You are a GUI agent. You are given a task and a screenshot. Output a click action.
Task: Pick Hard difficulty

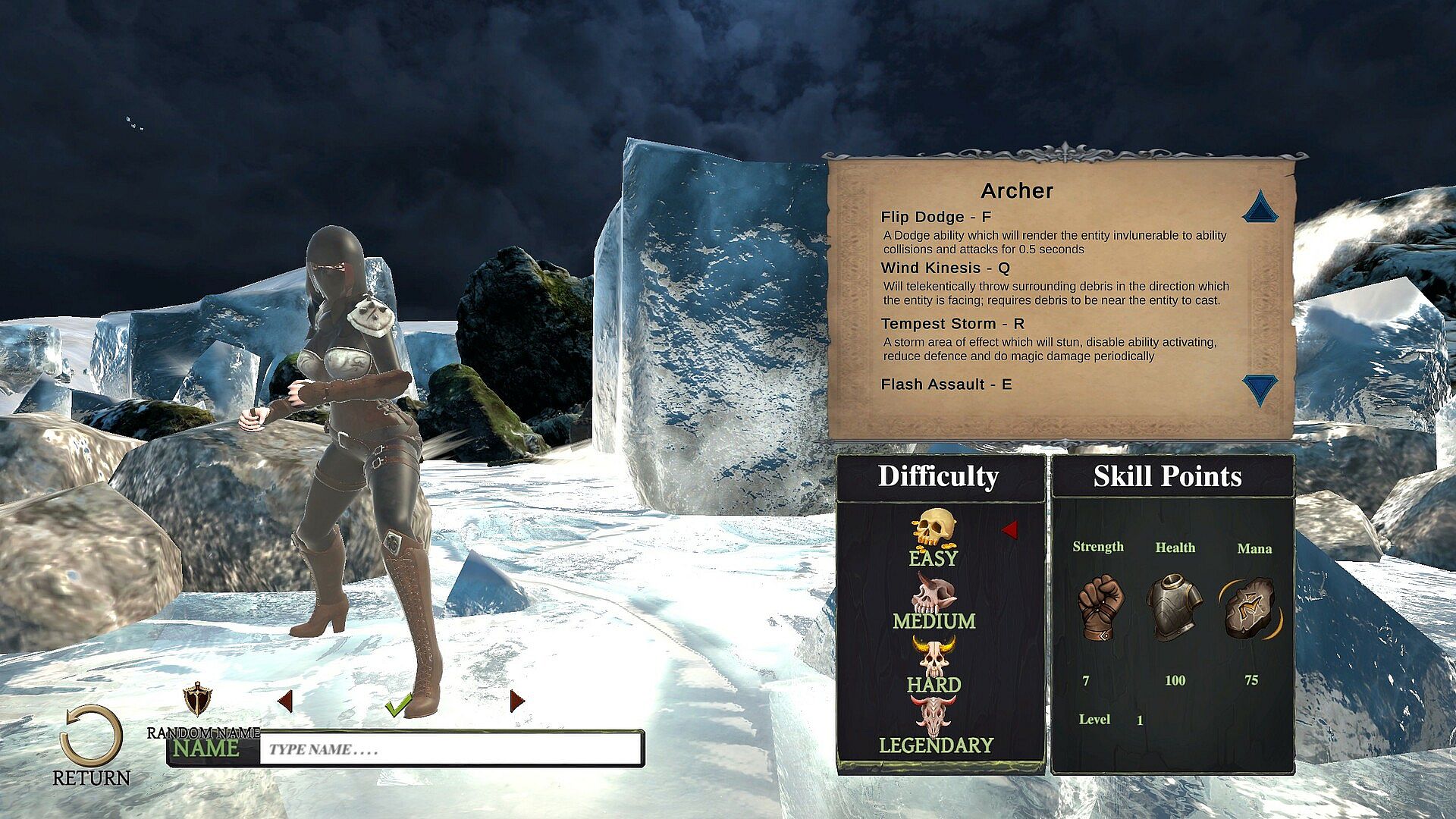[x=934, y=667]
